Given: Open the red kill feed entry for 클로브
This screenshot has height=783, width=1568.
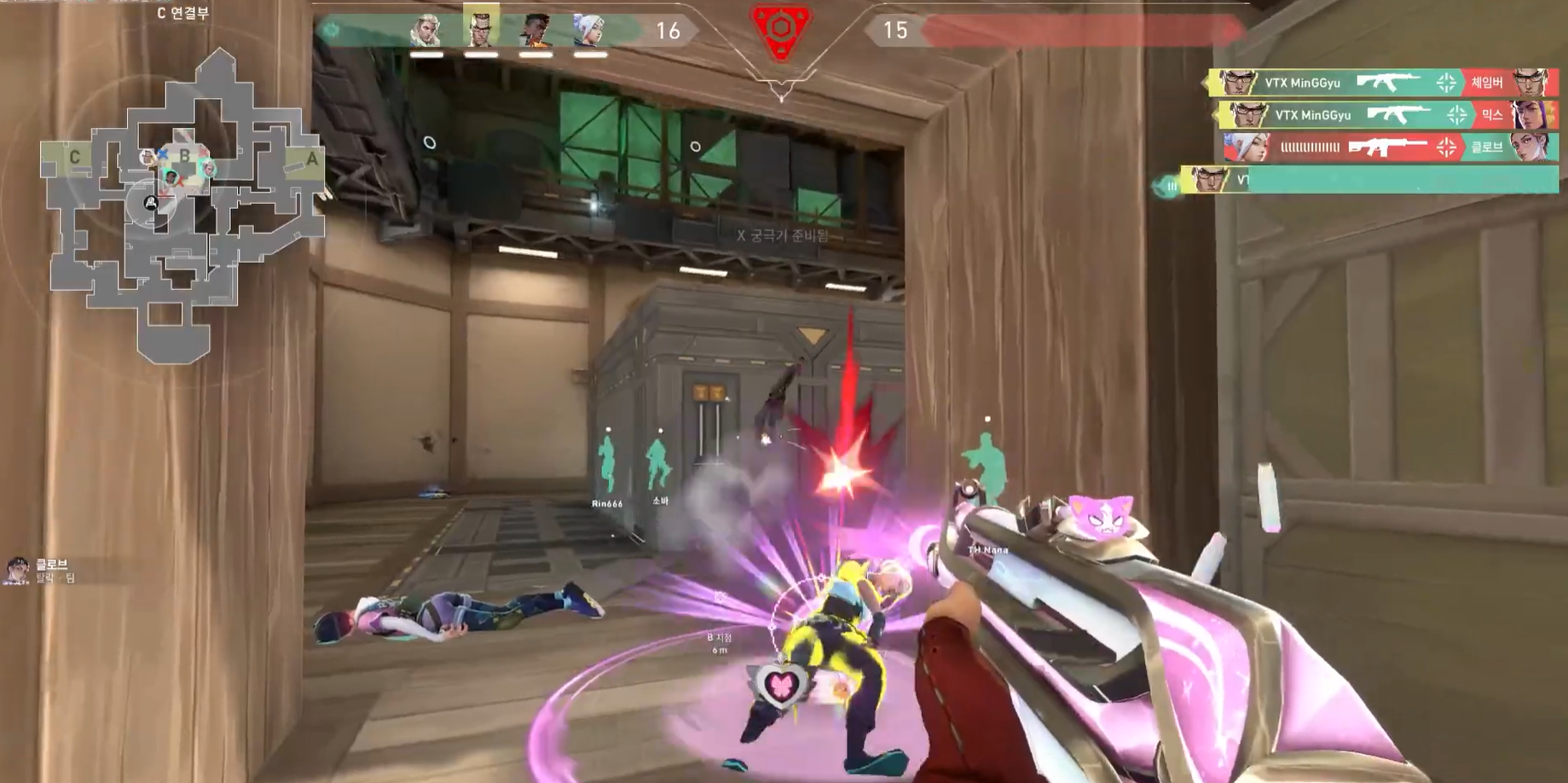Looking at the screenshot, I should [1390, 147].
